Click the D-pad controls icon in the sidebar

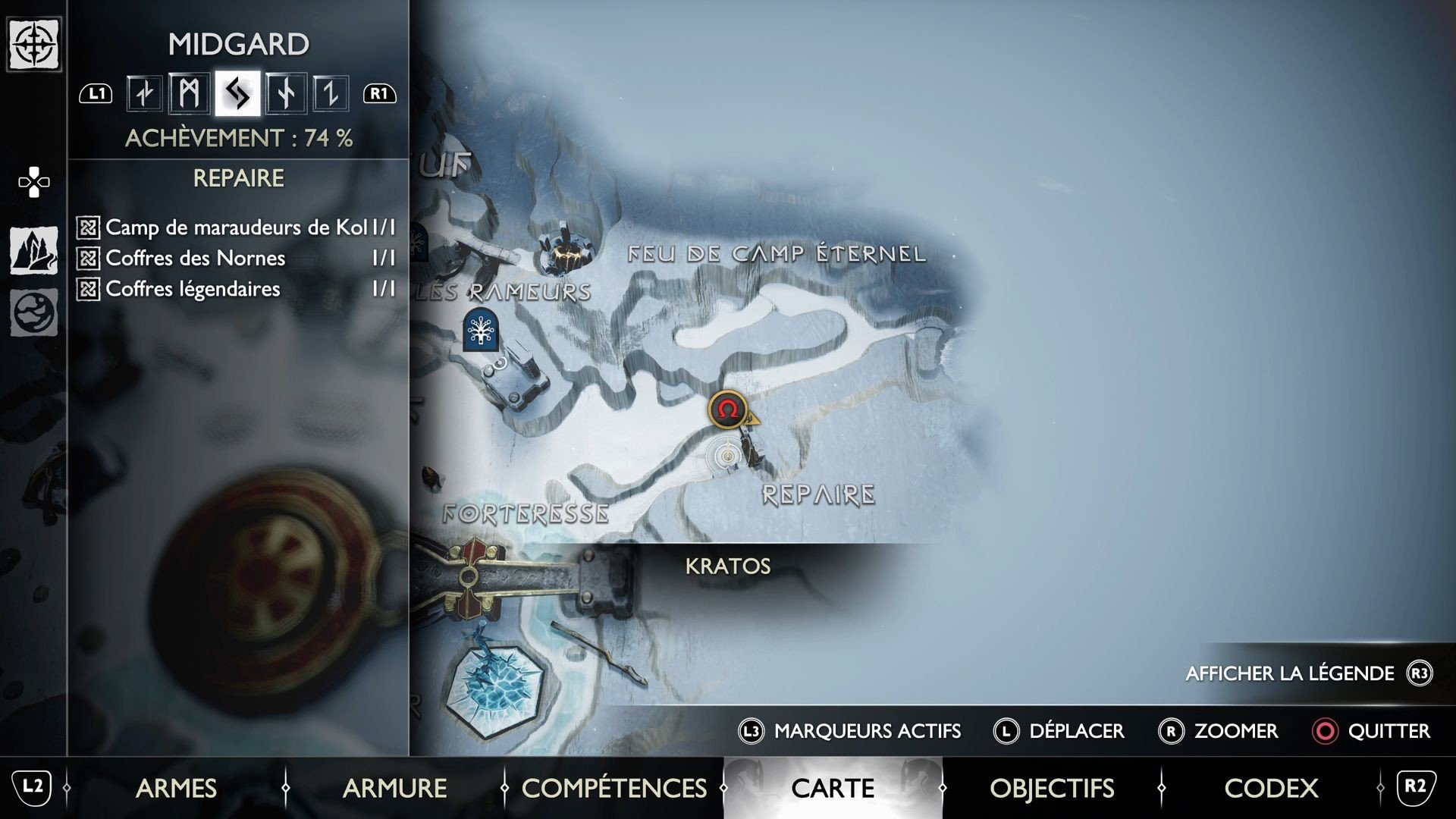pos(33,182)
